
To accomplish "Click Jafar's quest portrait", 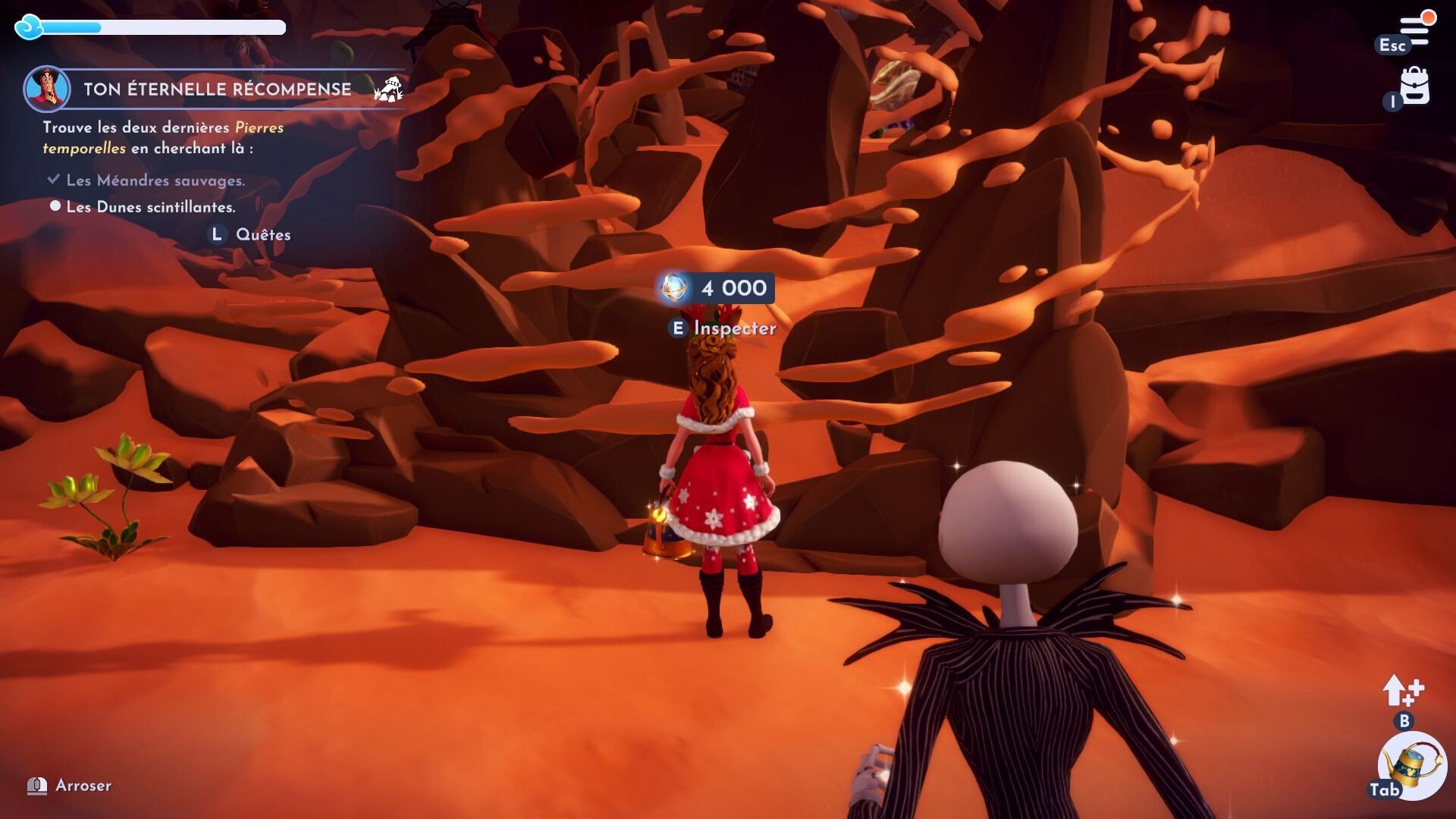I will coord(47,89).
